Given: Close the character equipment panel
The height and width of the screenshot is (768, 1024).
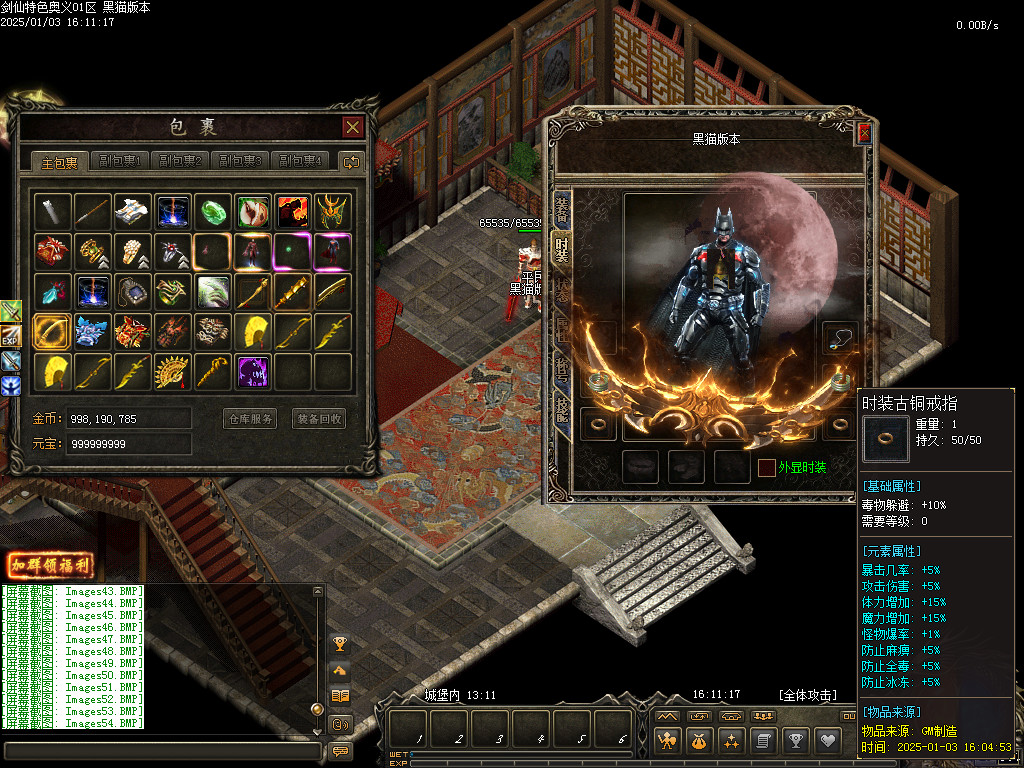Looking at the screenshot, I should tap(864, 133).
